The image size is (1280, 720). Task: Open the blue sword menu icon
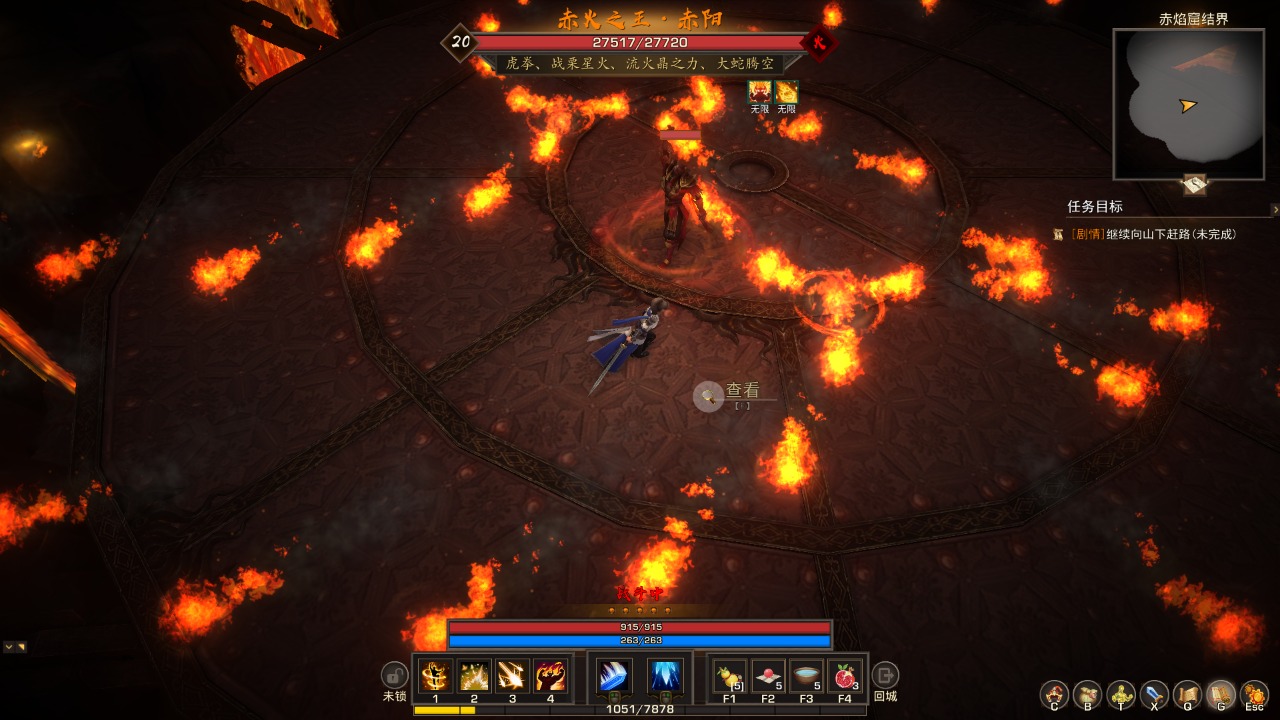point(1154,694)
